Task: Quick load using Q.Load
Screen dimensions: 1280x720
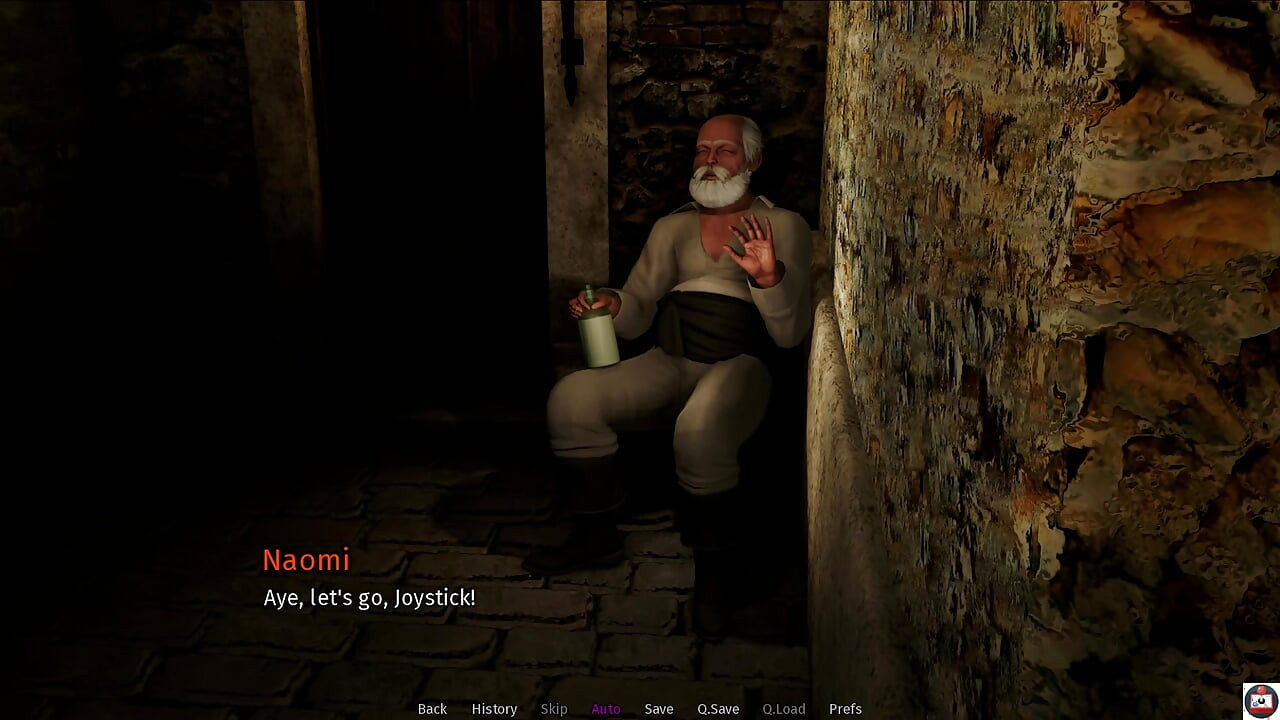Action: [x=783, y=708]
